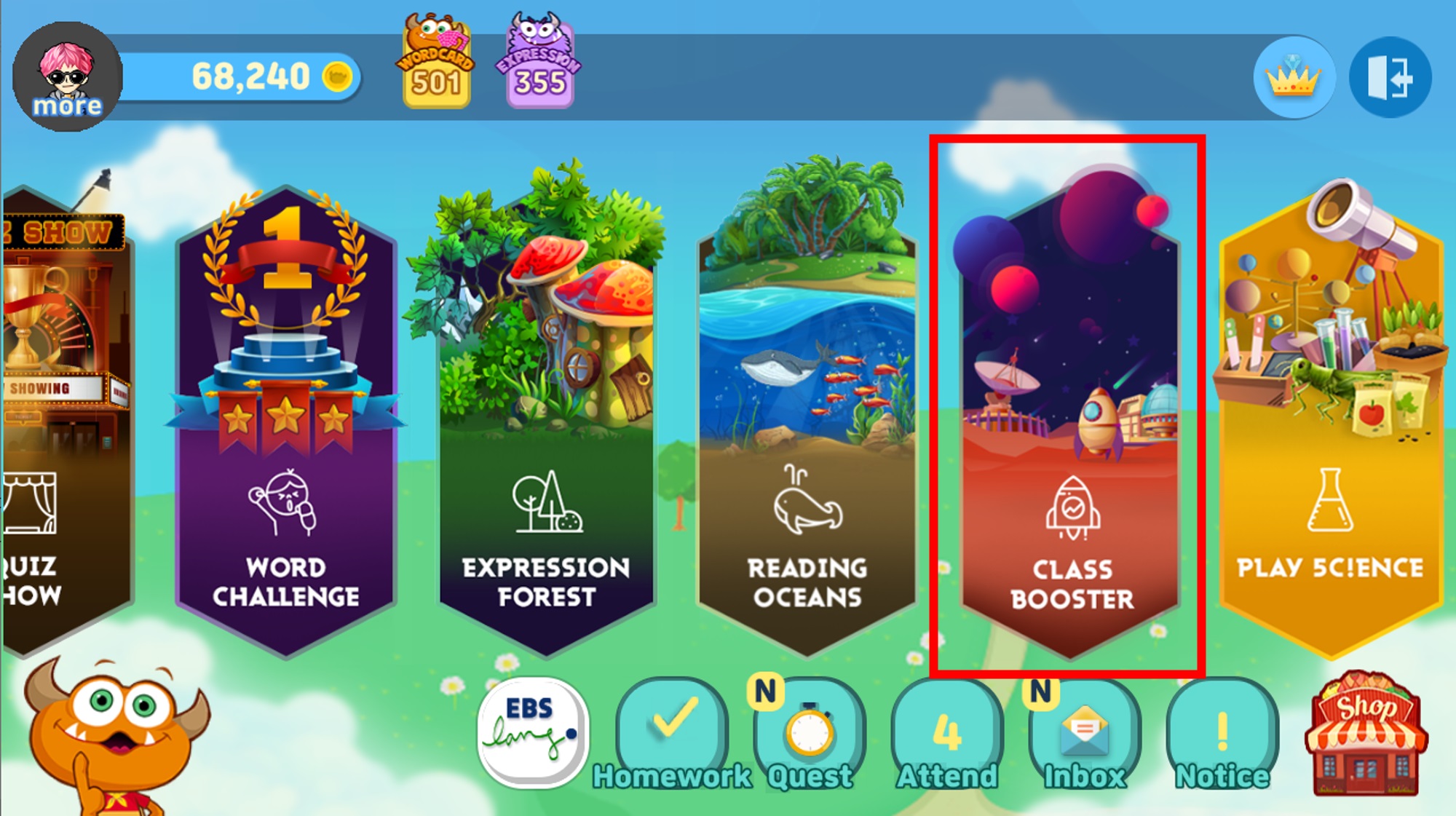Enter Expression Forest
1456x816 pixels.
[x=546, y=422]
